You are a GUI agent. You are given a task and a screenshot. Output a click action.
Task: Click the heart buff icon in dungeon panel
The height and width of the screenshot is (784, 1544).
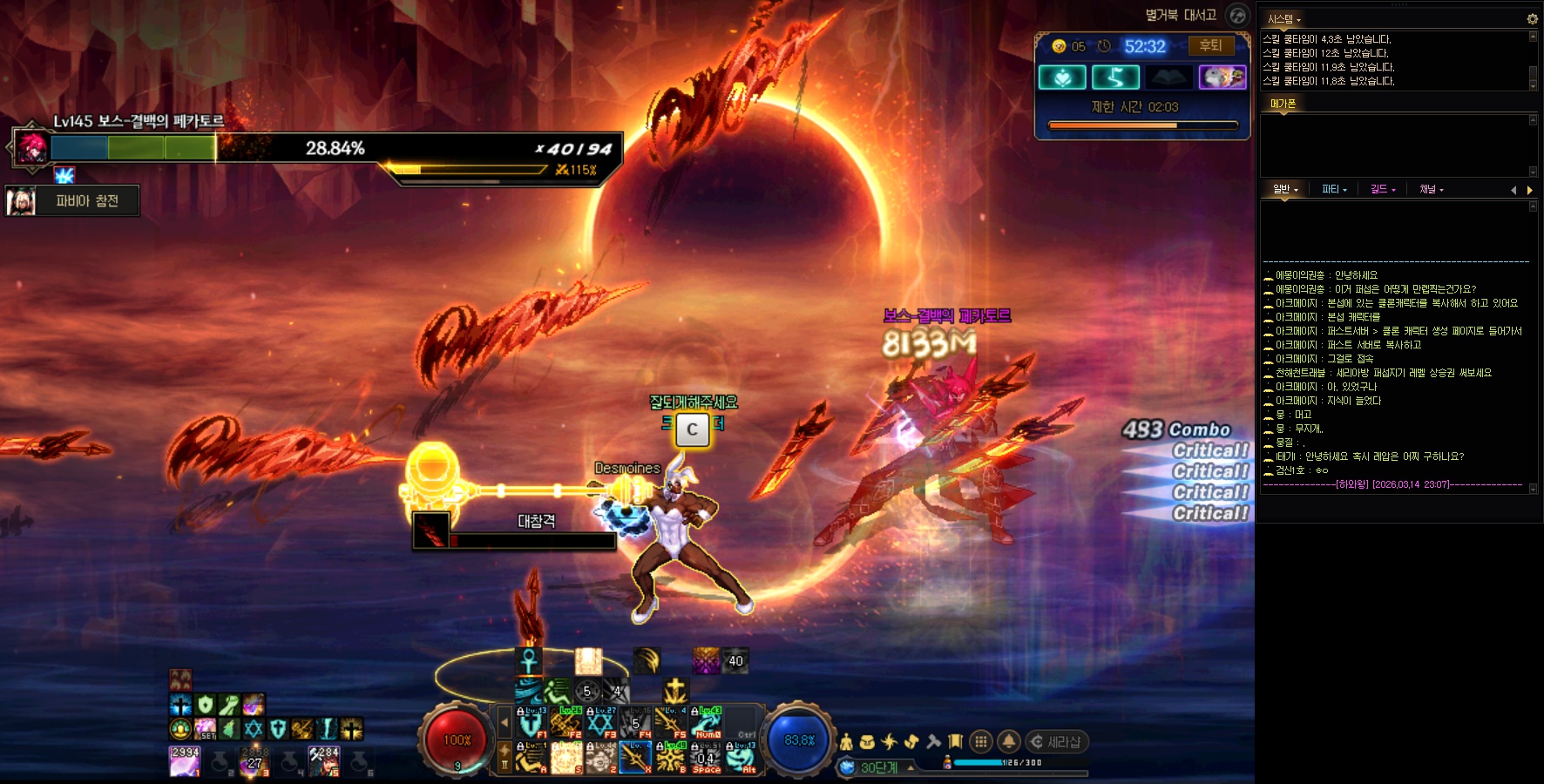tap(1062, 78)
